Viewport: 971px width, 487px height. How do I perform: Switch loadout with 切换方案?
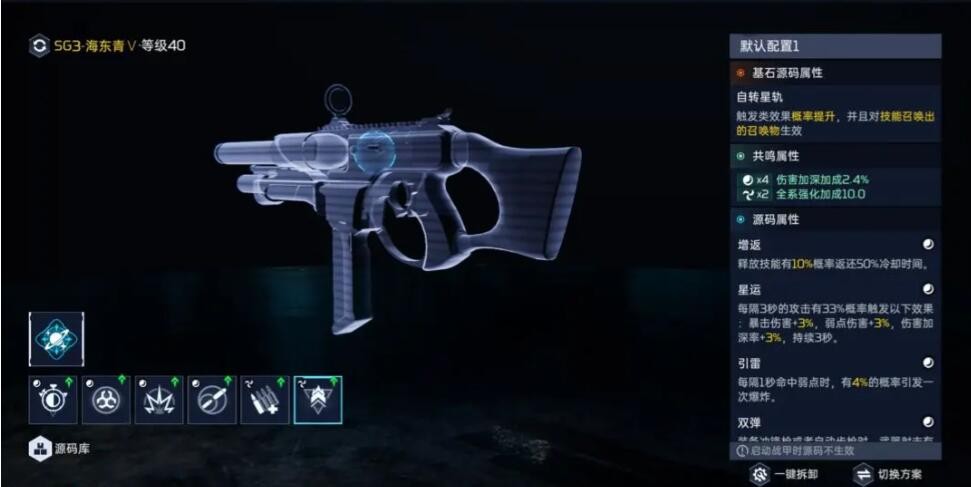coord(887,474)
